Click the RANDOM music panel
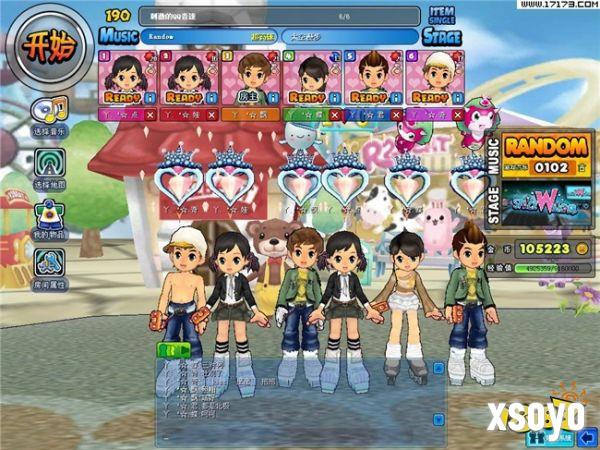600x450 pixels. (545, 156)
